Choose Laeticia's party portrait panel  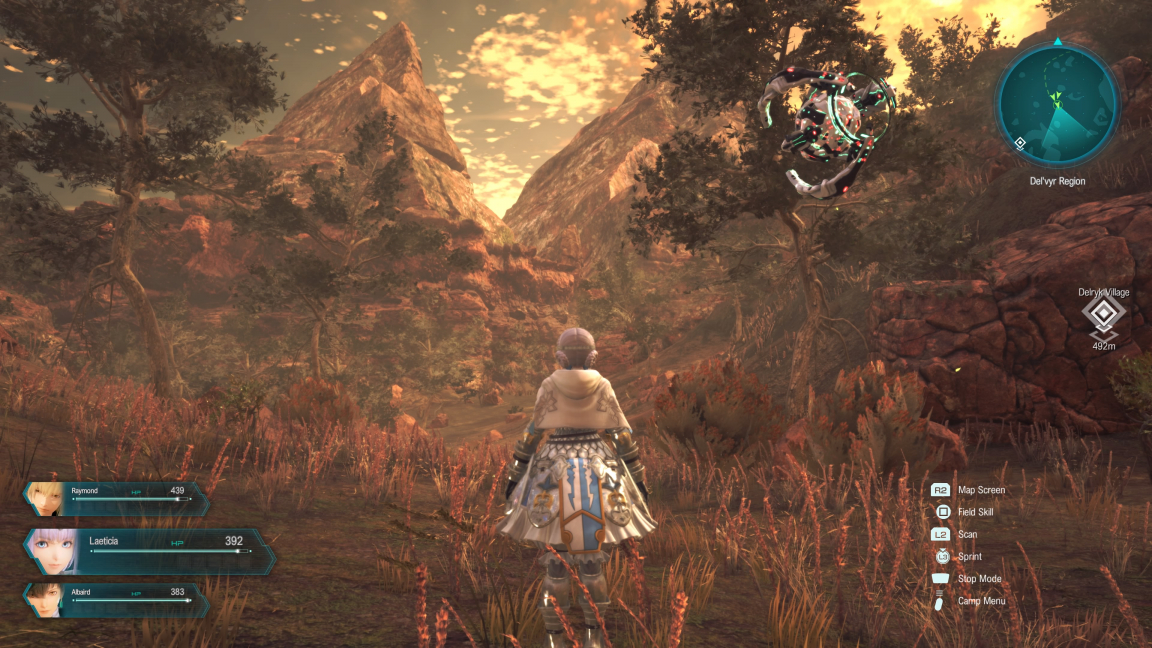pos(148,549)
